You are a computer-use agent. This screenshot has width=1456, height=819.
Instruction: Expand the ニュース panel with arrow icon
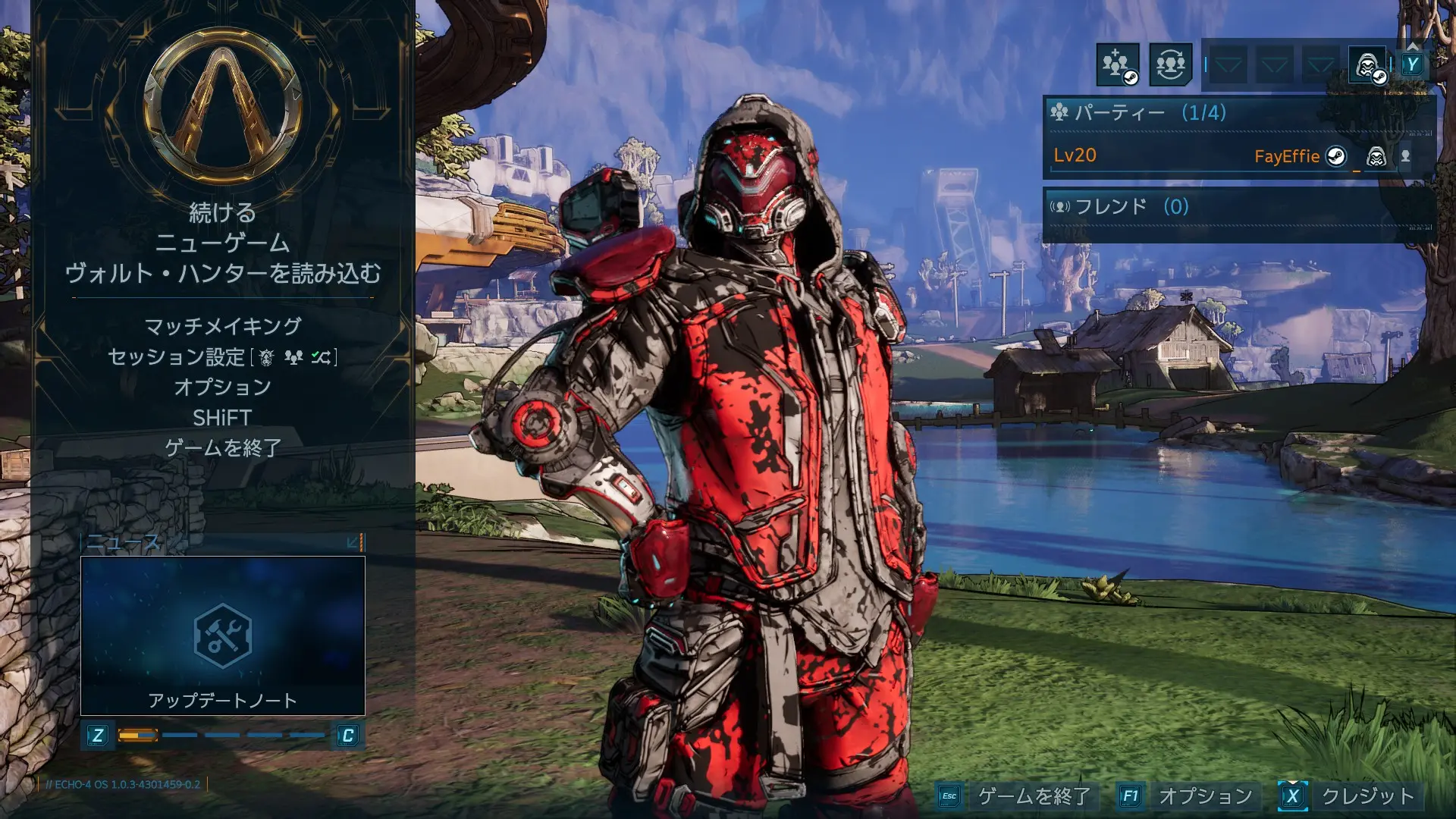click(353, 542)
